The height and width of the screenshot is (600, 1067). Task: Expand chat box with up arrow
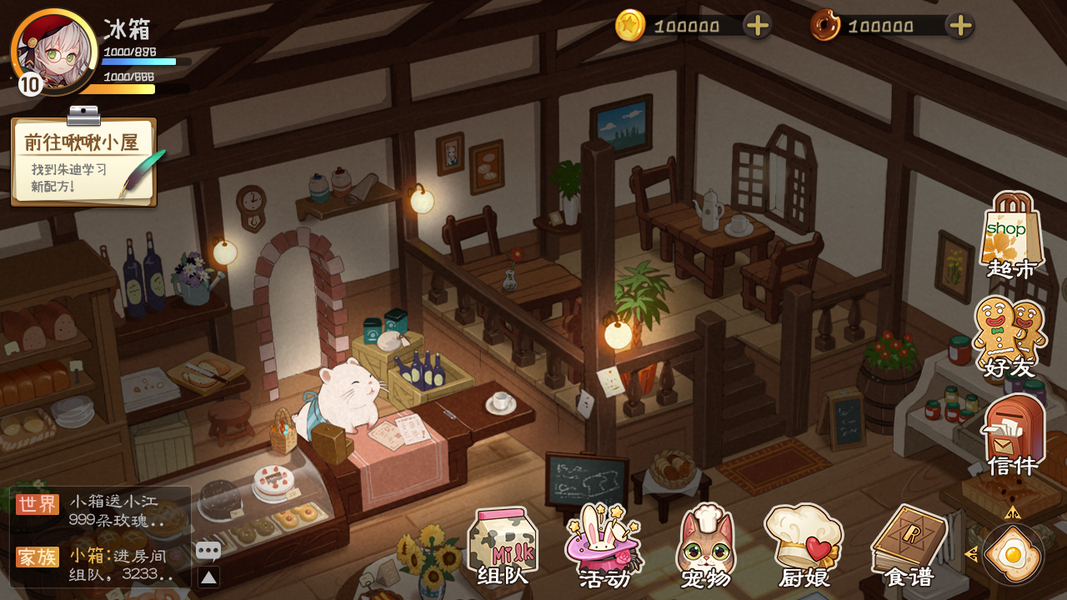point(208,577)
